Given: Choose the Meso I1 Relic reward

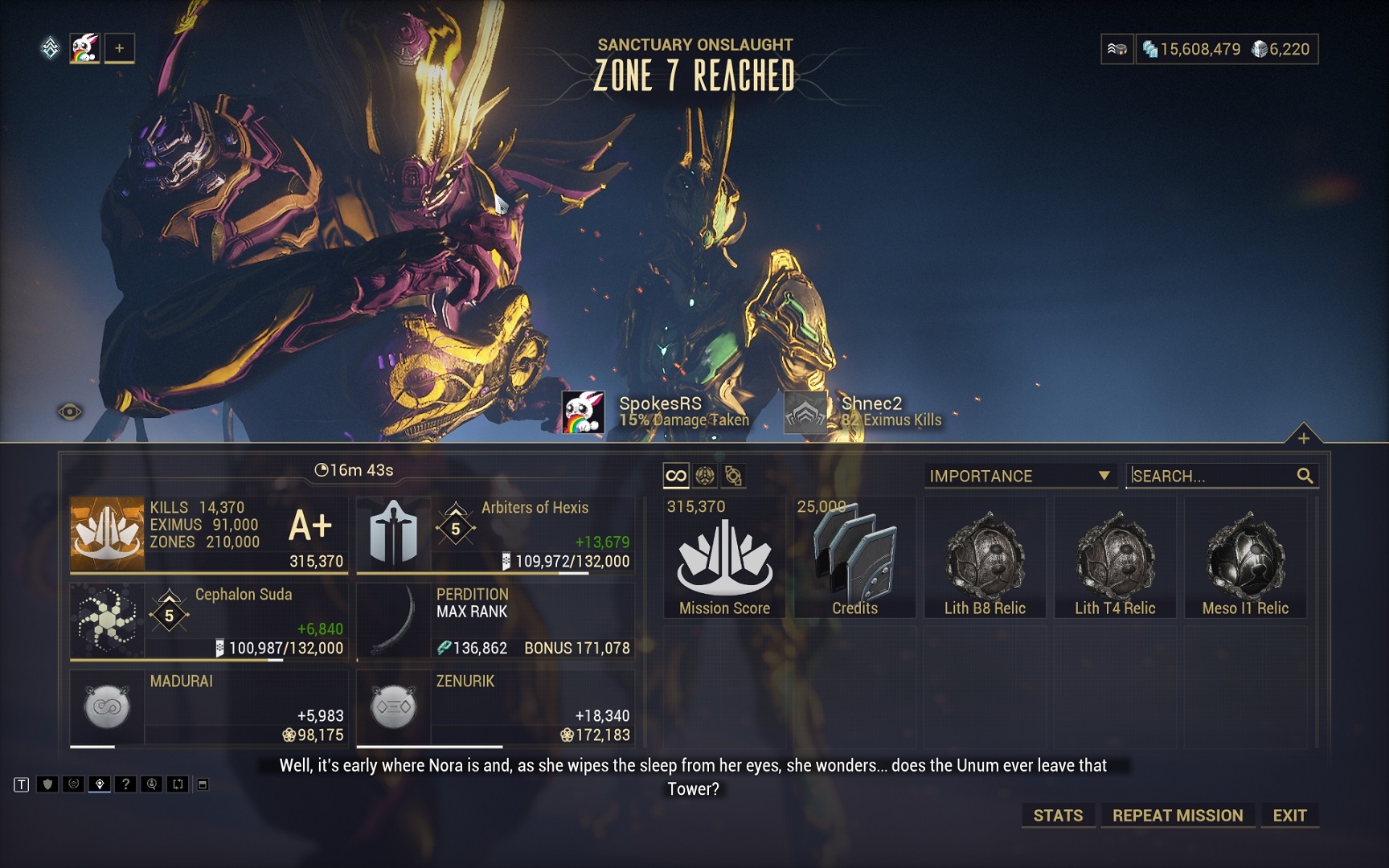Looking at the screenshot, I should coord(1245,557).
